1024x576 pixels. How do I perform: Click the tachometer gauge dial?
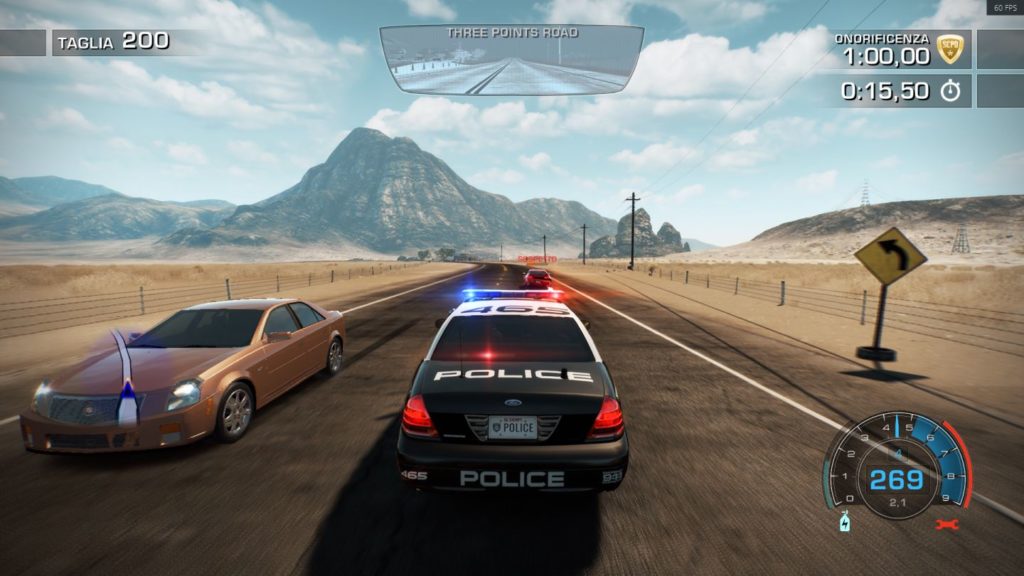(896, 468)
